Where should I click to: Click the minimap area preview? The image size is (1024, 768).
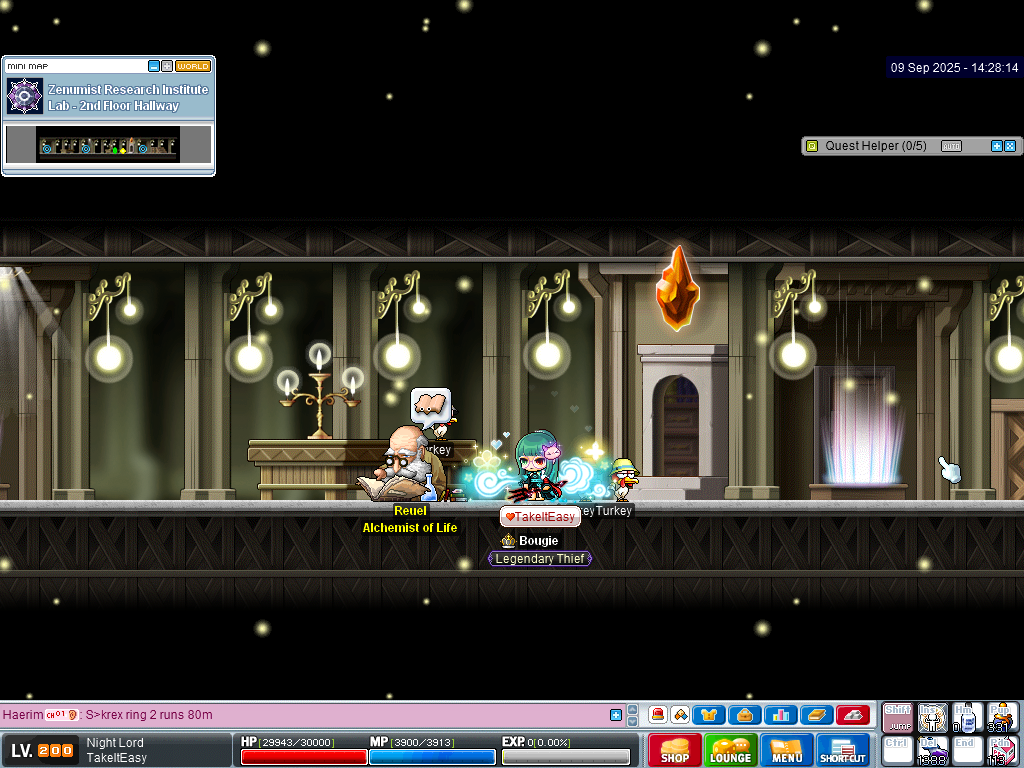(108, 145)
